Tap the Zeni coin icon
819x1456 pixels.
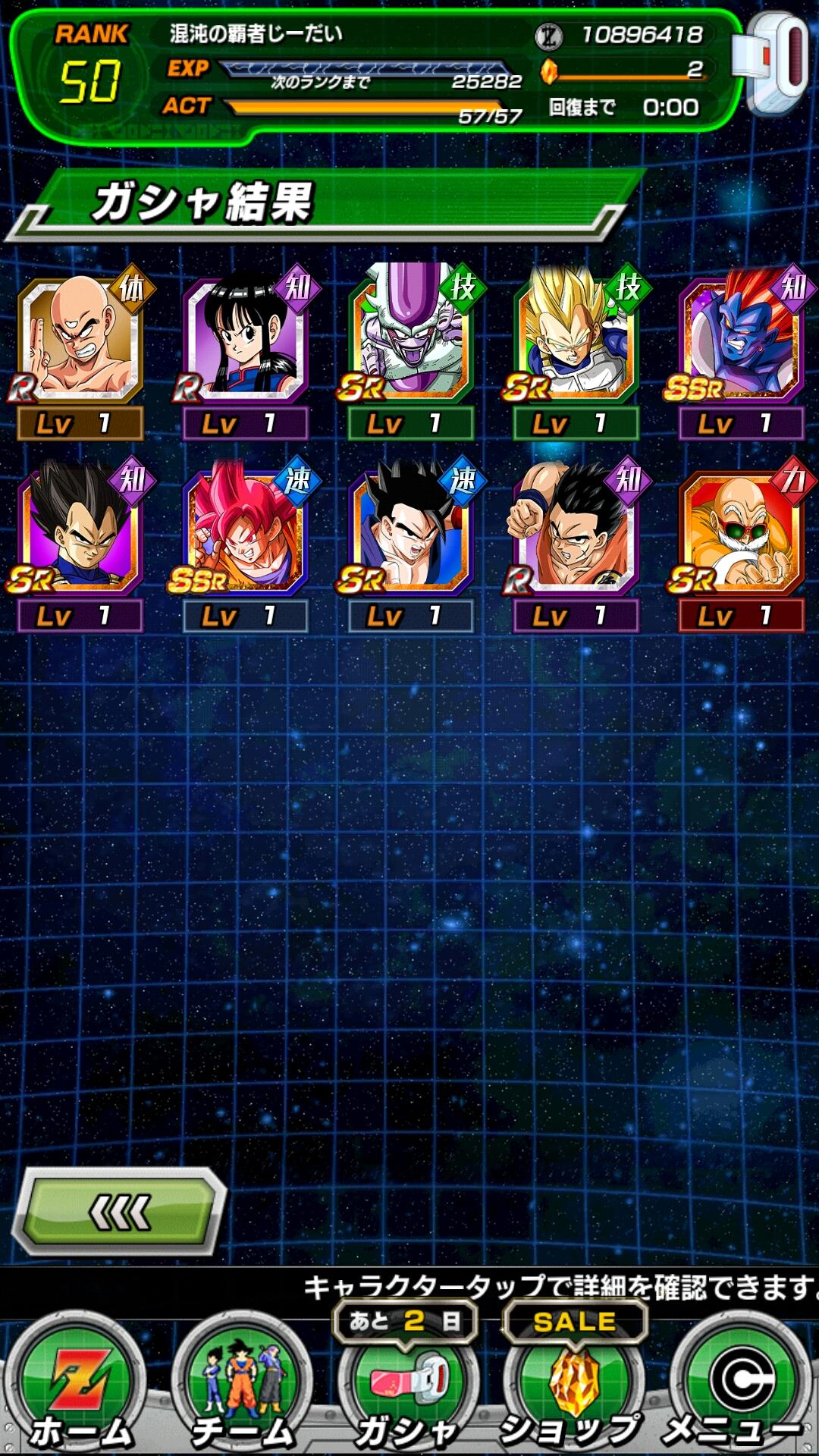549,35
